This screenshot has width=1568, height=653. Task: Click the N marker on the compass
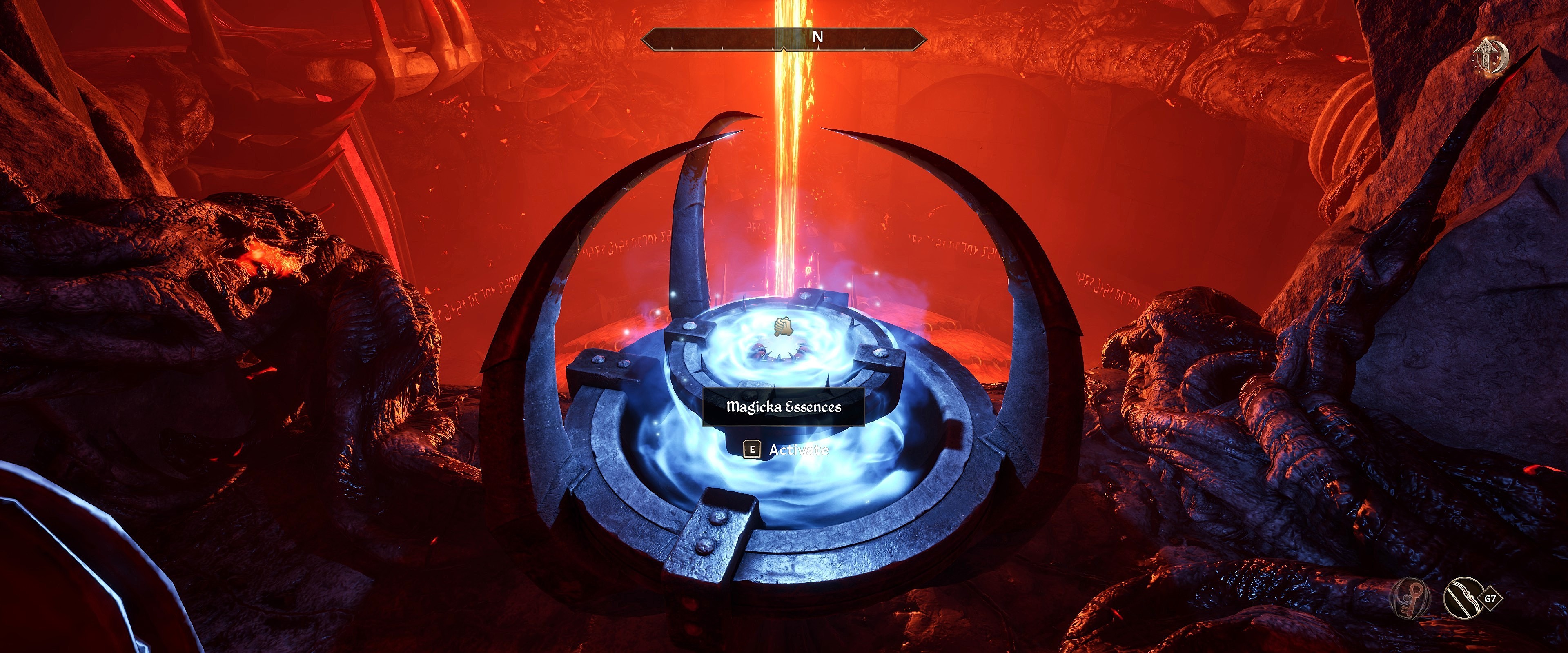[x=819, y=37]
